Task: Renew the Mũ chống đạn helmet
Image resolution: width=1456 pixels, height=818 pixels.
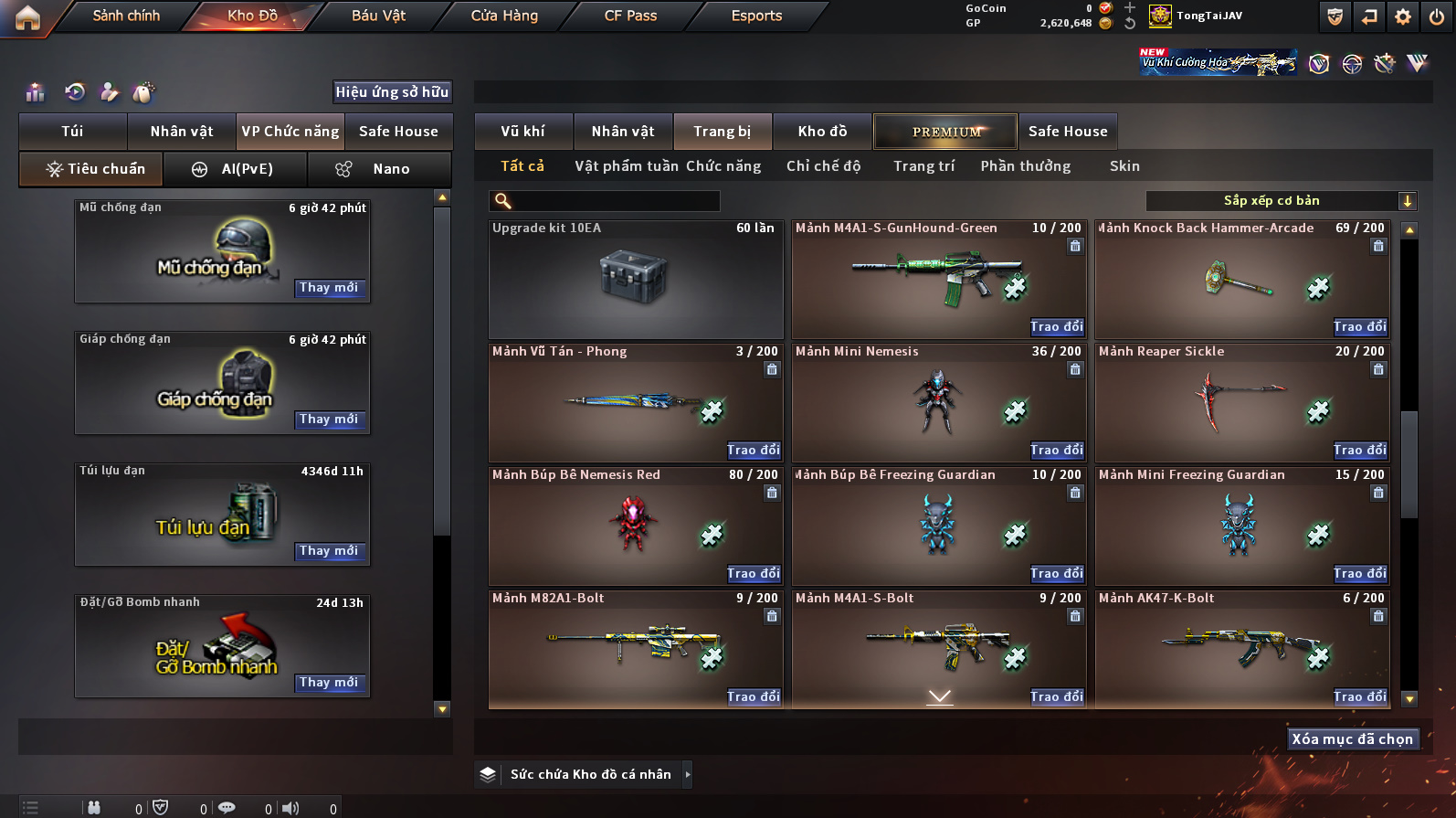Action: (329, 288)
